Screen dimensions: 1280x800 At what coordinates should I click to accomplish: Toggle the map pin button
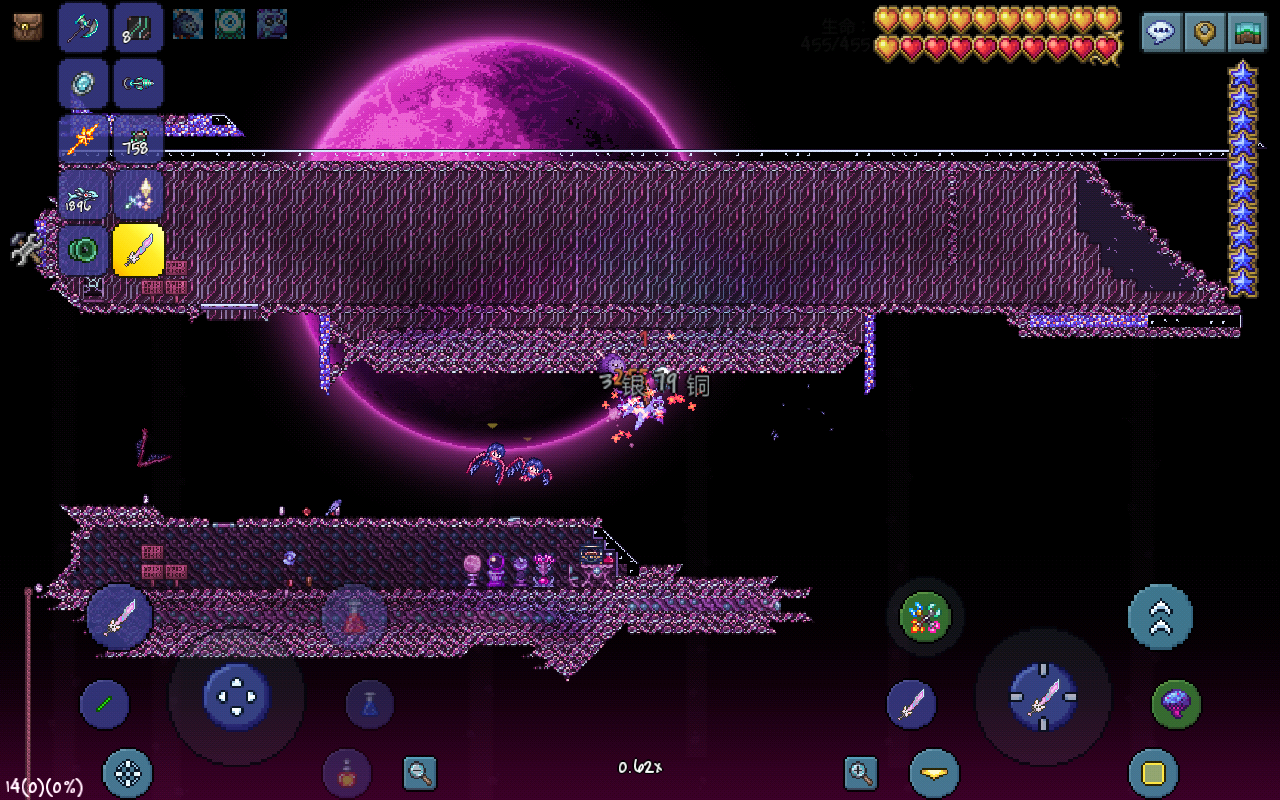click(x=1204, y=32)
